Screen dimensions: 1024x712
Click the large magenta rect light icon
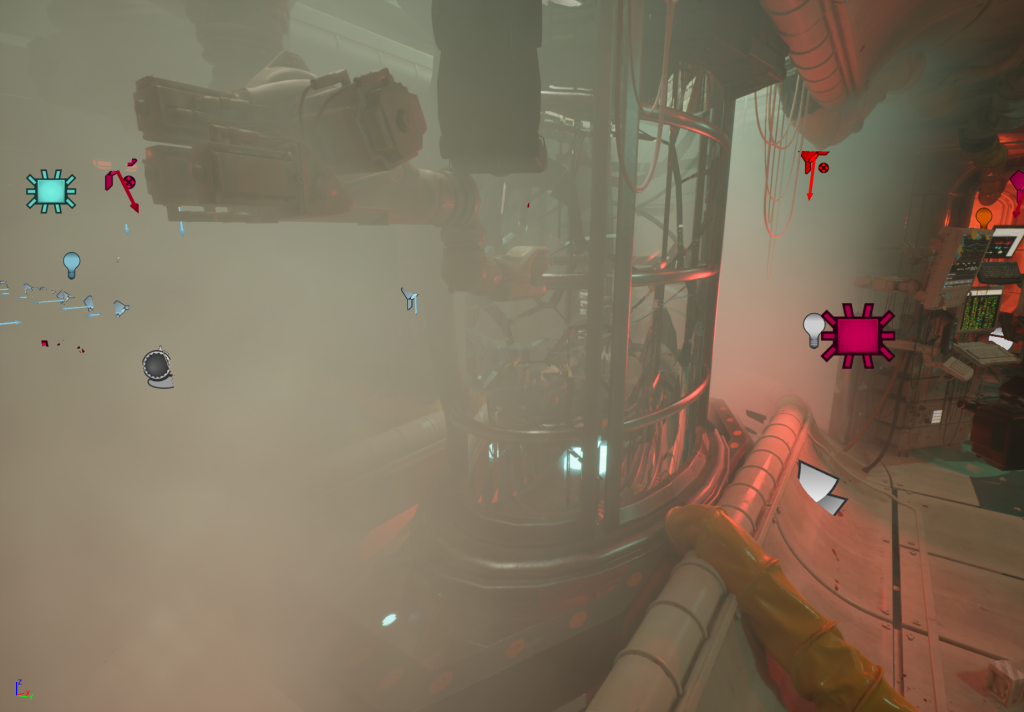tap(858, 335)
